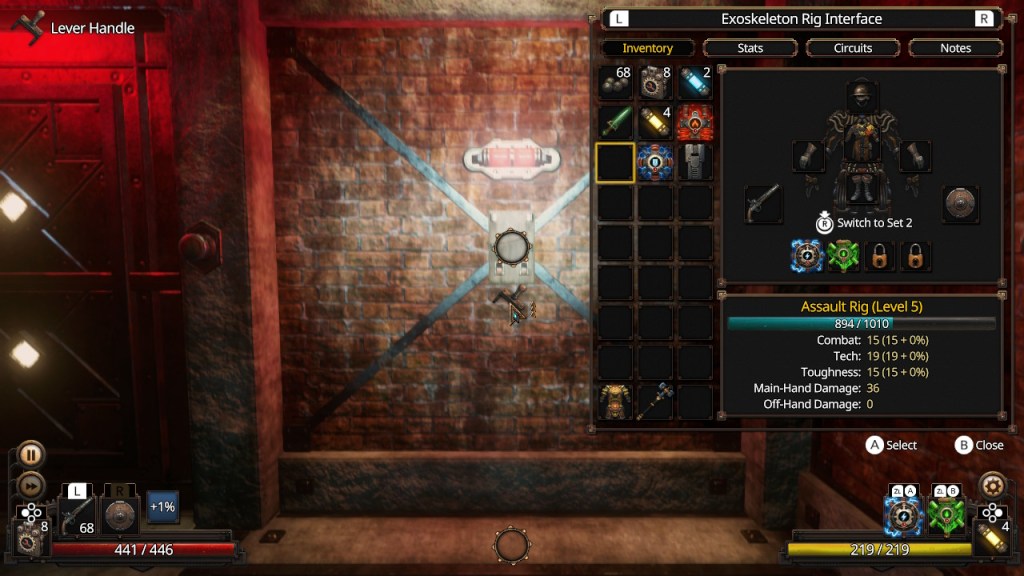
Task: Select the Inventory tab
Action: [x=647, y=48]
